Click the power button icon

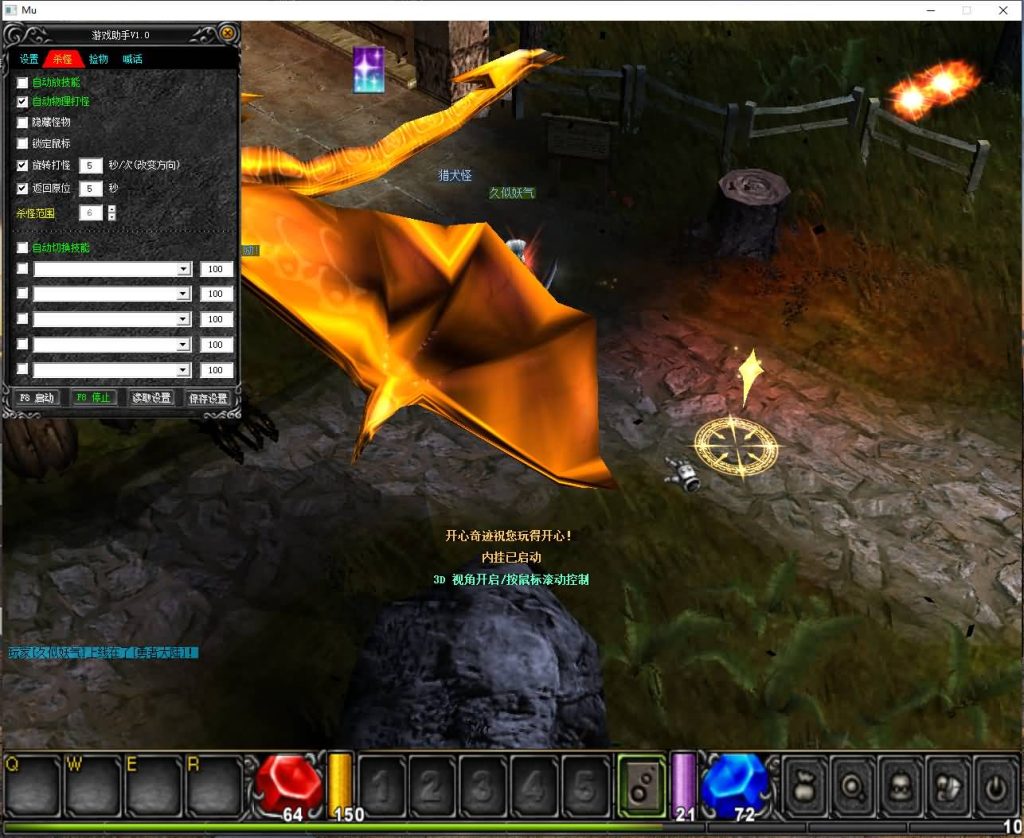tap(994, 782)
